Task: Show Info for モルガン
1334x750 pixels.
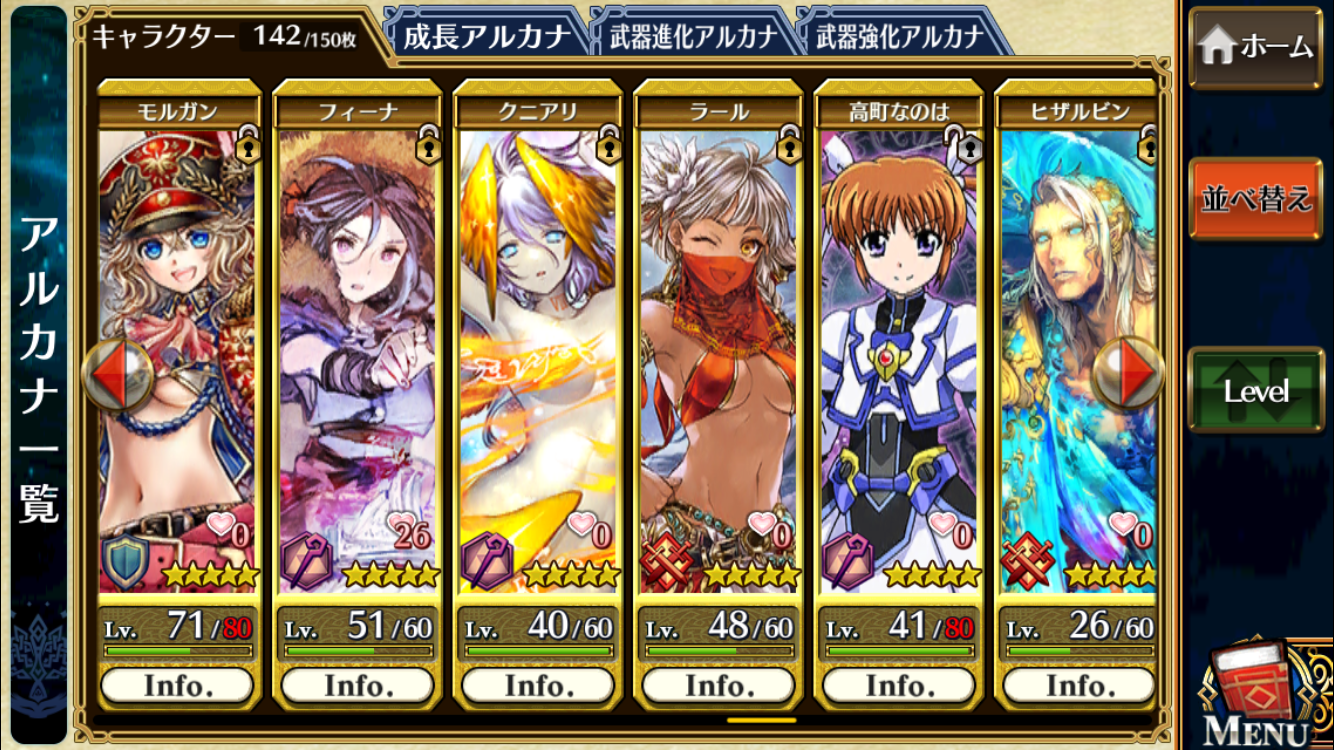Action: click(x=177, y=686)
